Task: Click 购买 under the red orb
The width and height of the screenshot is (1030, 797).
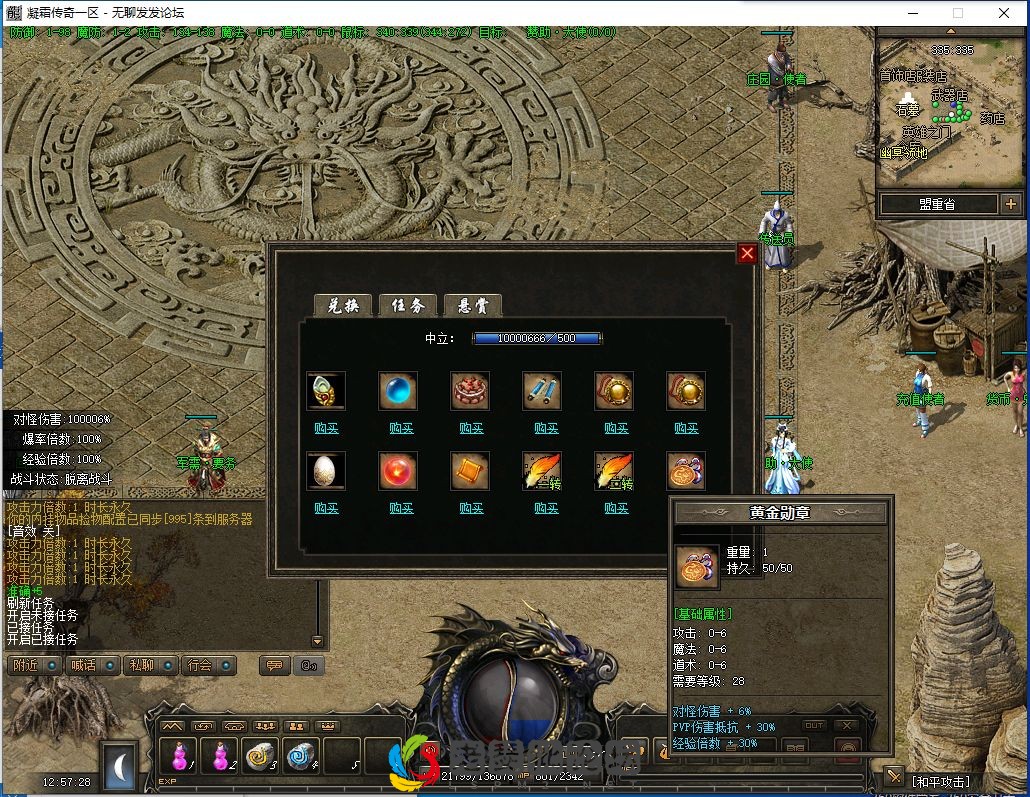Action: click(x=401, y=508)
